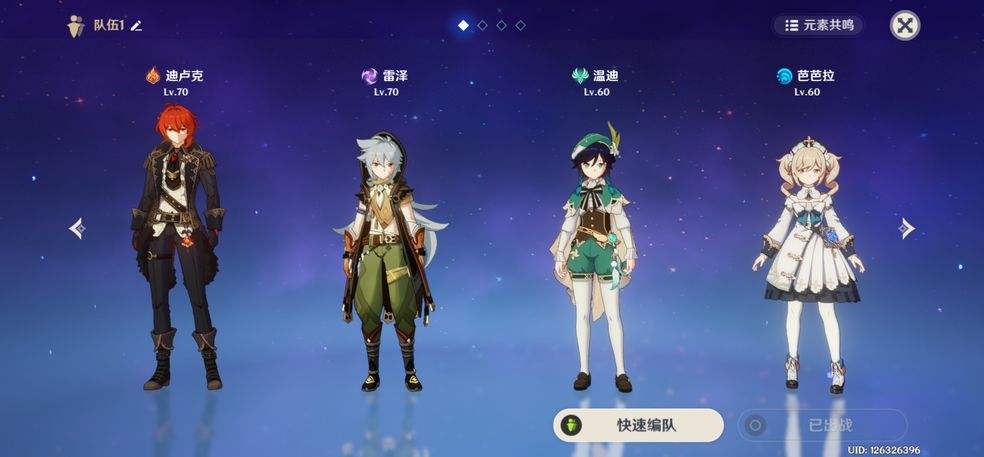Switch to the next team with right arrow
The height and width of the screenshot is (457, 984).
tap(906, 228)
